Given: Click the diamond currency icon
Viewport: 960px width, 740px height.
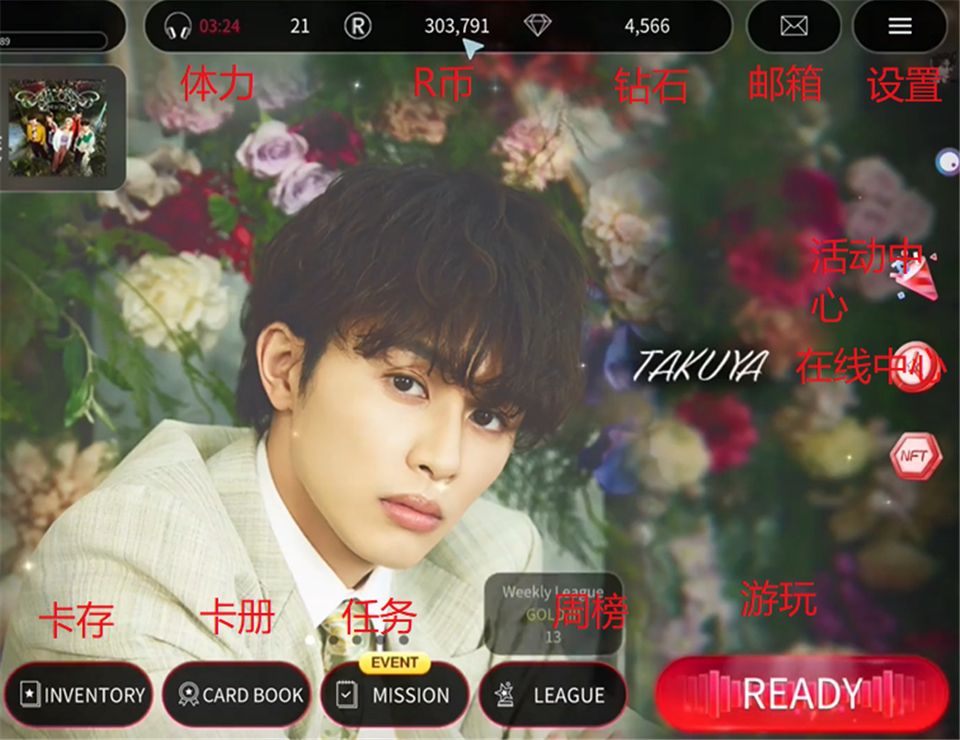Looking at the screenshot, I should click(537, 26).
